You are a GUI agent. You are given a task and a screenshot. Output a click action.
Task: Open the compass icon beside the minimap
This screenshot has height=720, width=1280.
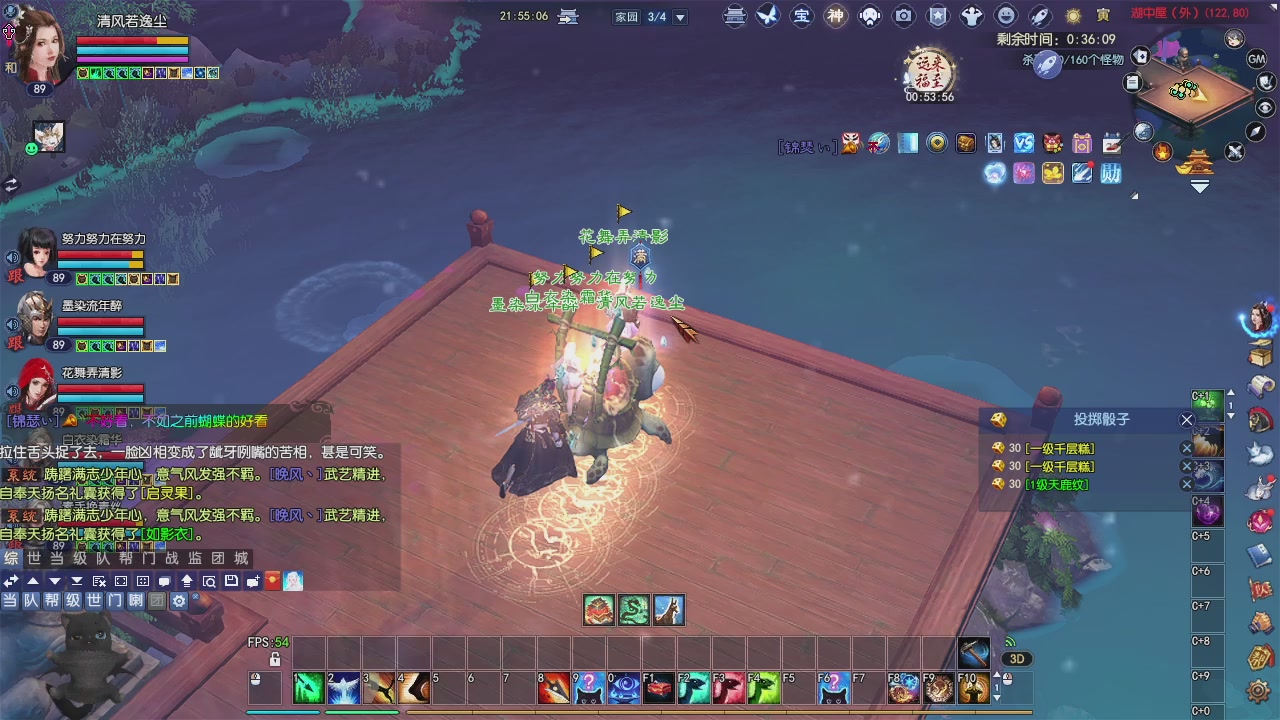click(x=1254, y=131)
